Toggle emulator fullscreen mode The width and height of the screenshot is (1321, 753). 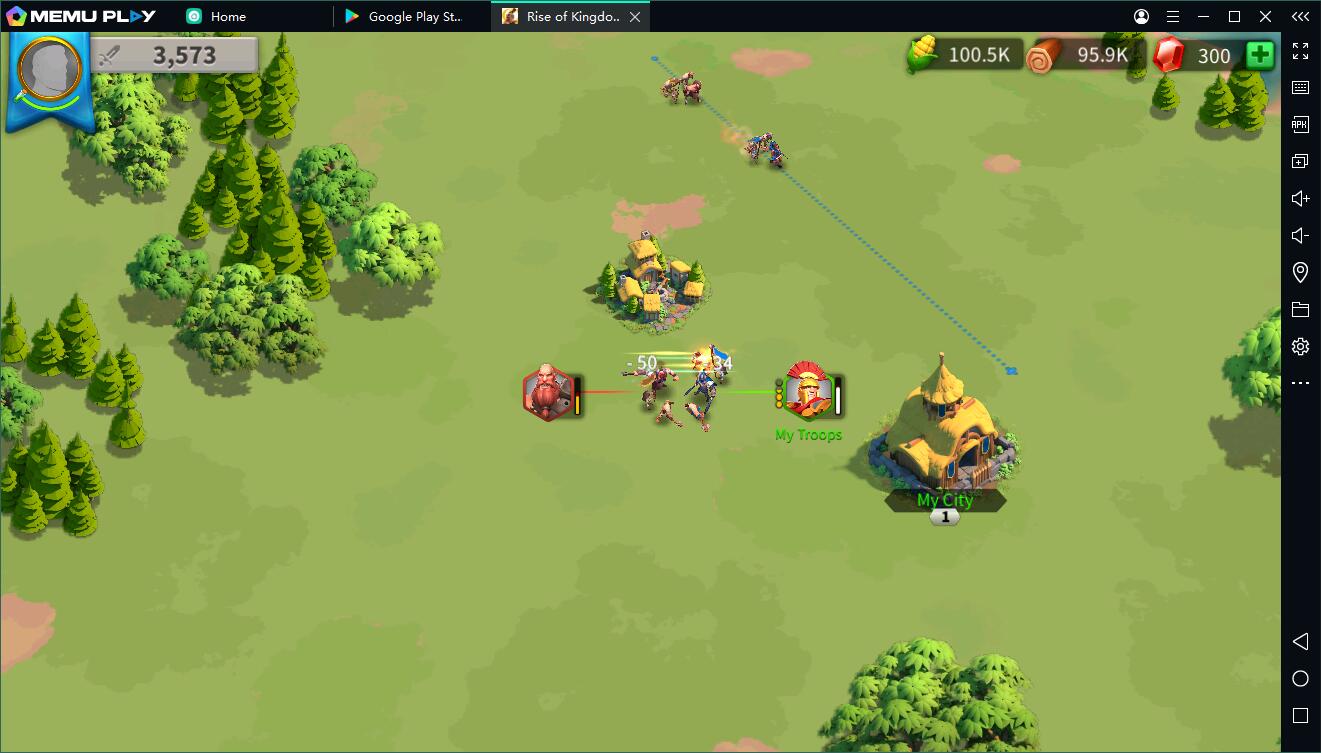point(1300,51)
